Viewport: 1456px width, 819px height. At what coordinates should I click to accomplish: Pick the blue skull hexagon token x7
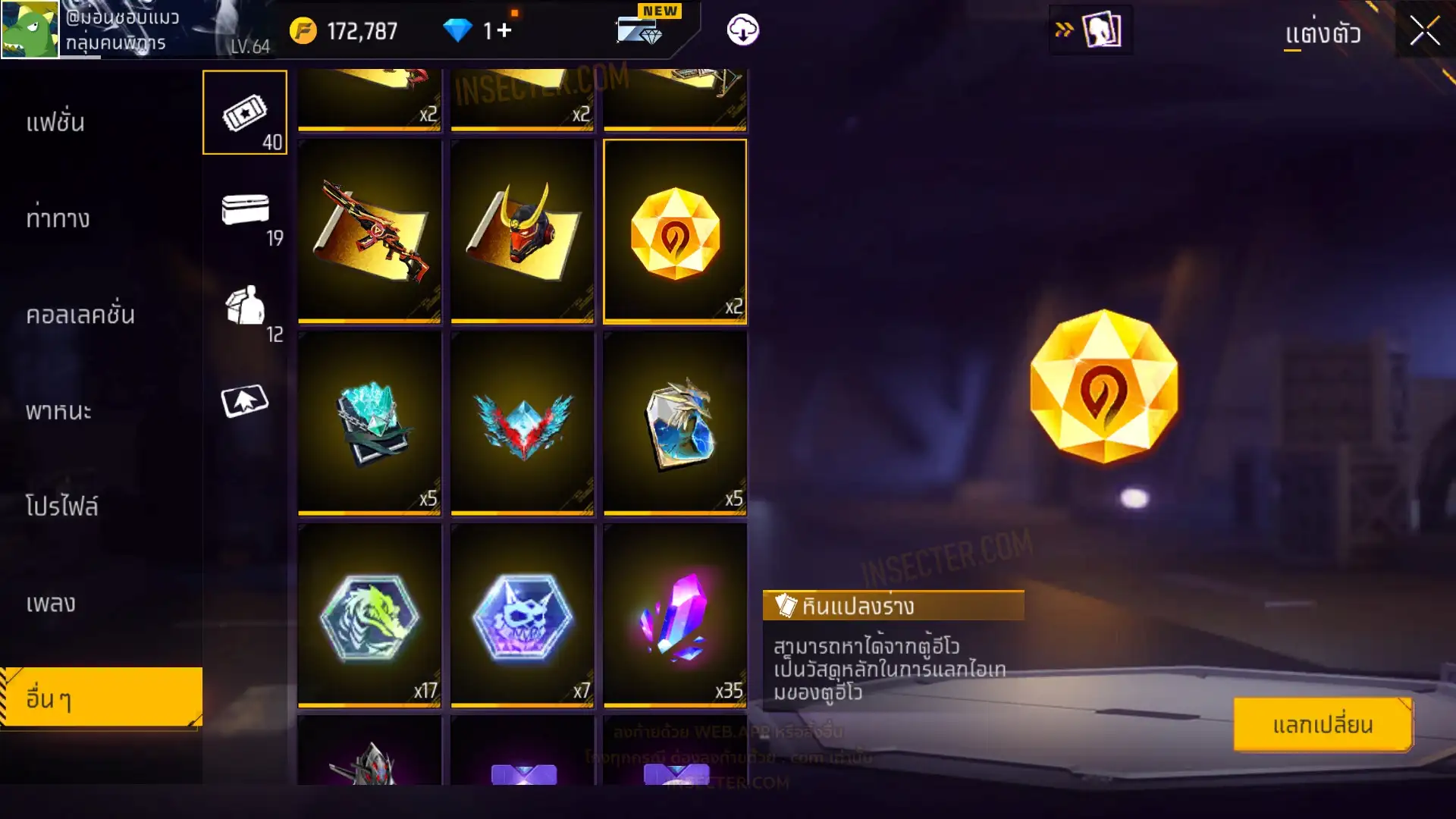[522, 616]
